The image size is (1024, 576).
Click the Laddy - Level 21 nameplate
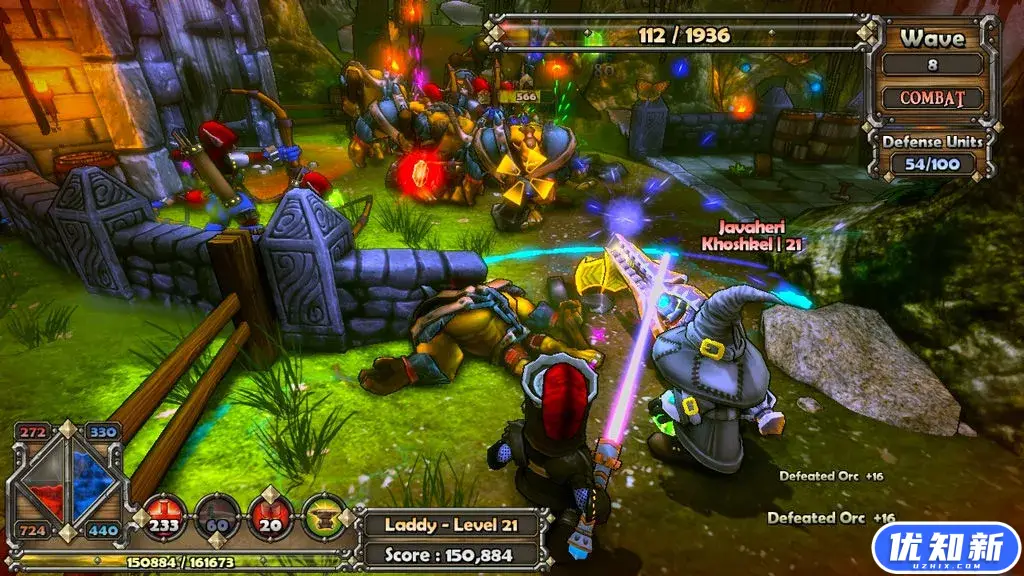pyautogui.click(x=450, y=525)
